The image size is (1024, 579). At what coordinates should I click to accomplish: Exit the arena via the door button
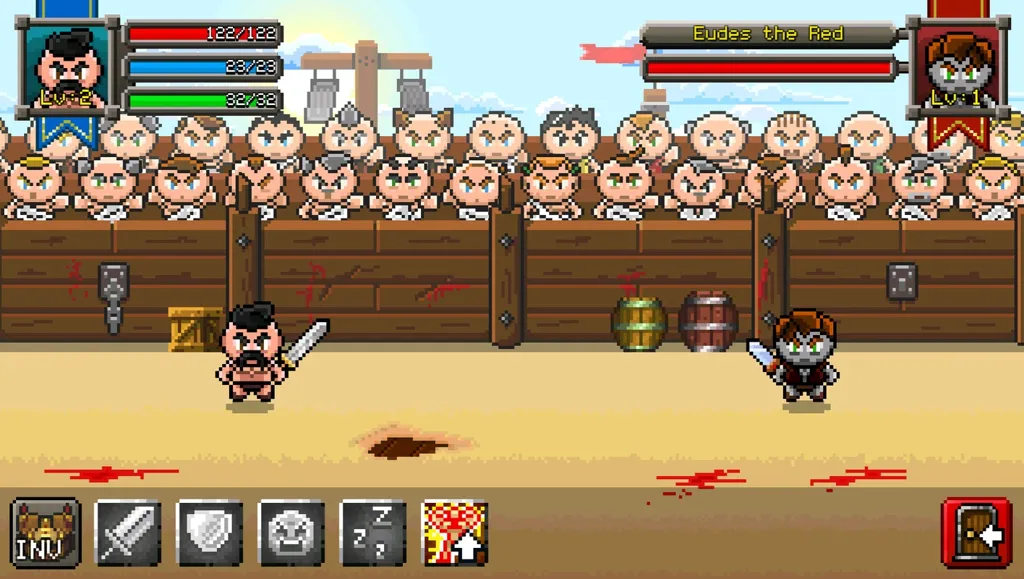pyautogui.click(x=976, y=534)
